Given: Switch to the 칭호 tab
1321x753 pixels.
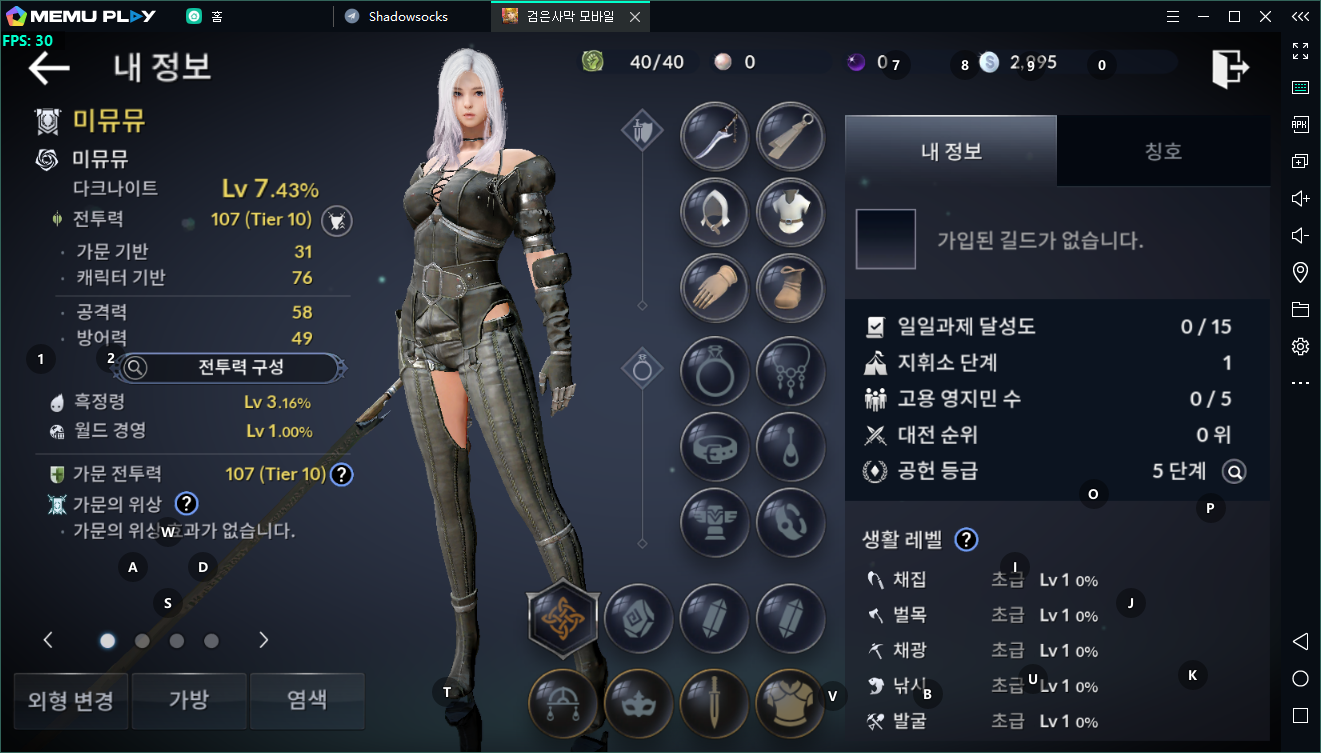Looking at the screenshot, I should click(x=1163, y=151).
